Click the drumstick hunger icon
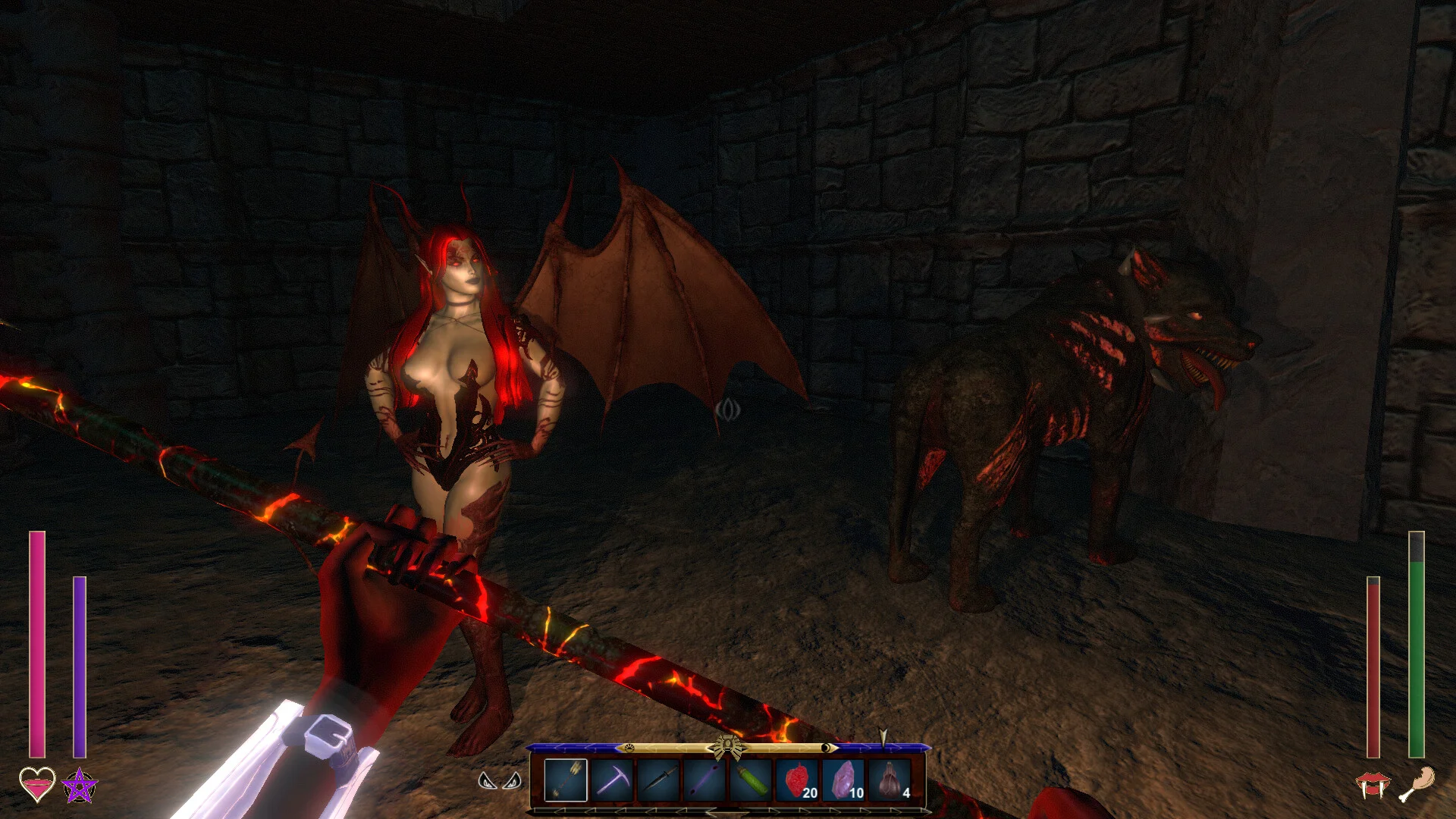 [1417, 784]
